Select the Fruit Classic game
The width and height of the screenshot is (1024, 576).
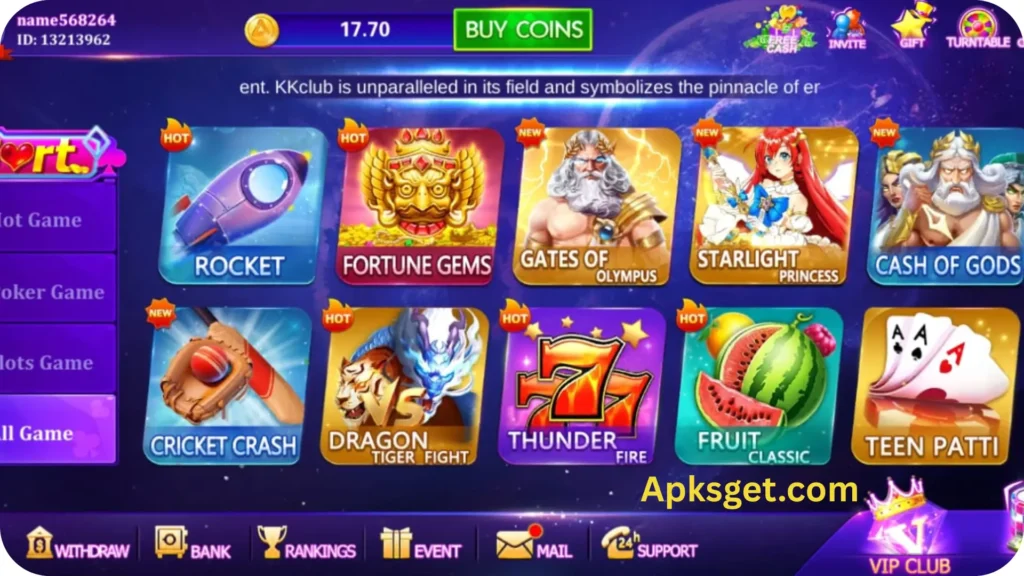tap(758, 385)
